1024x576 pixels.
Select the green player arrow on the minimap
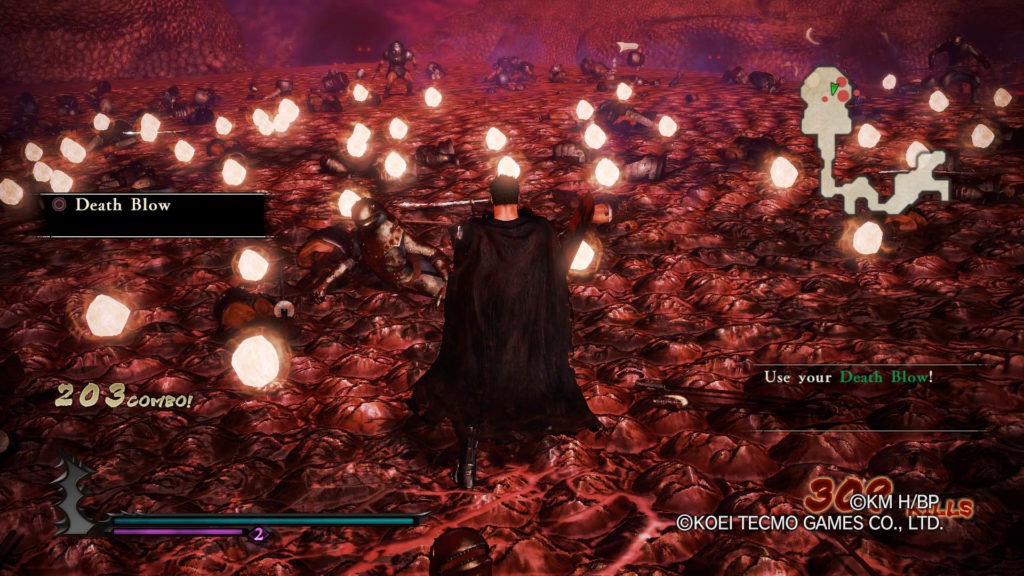coord(833,89)
